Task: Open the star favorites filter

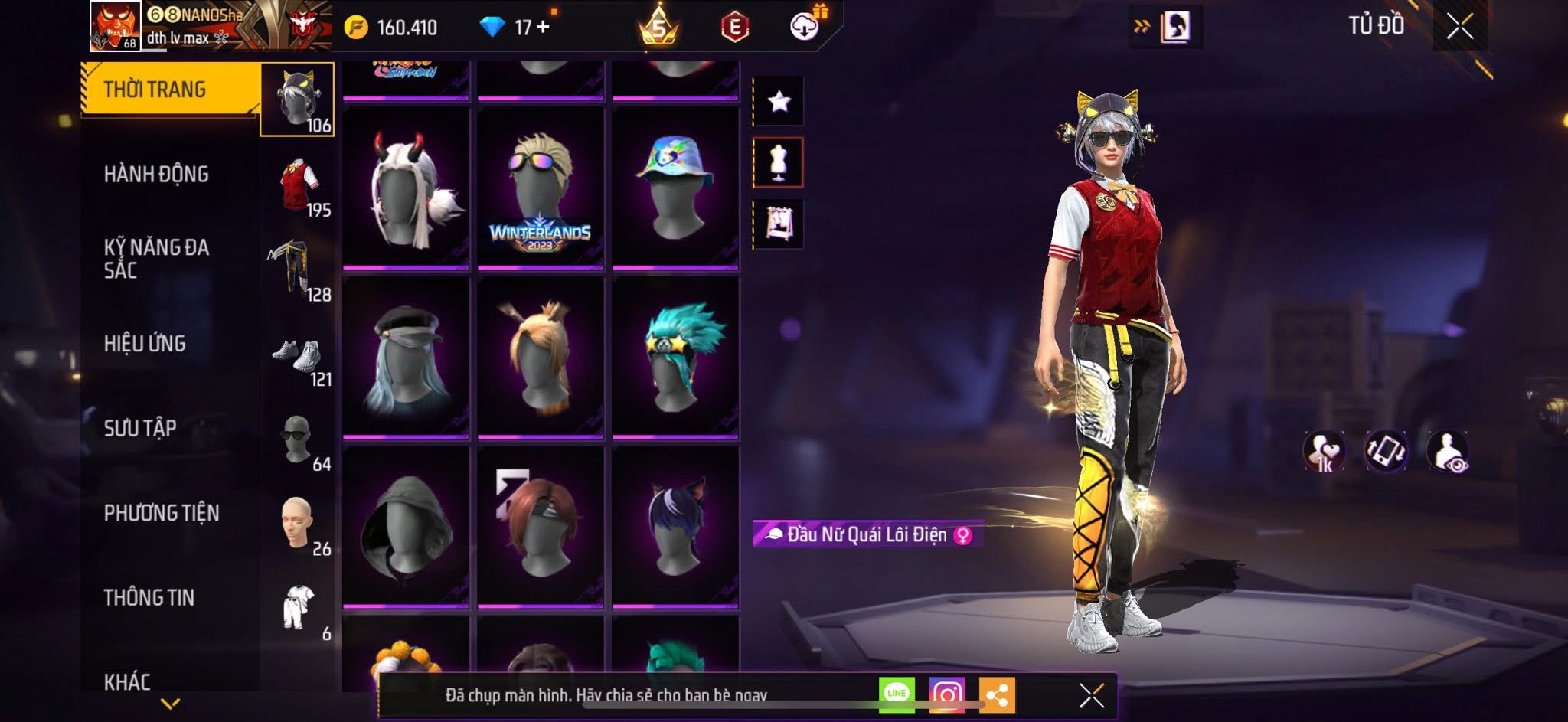Action: (779, 101)
